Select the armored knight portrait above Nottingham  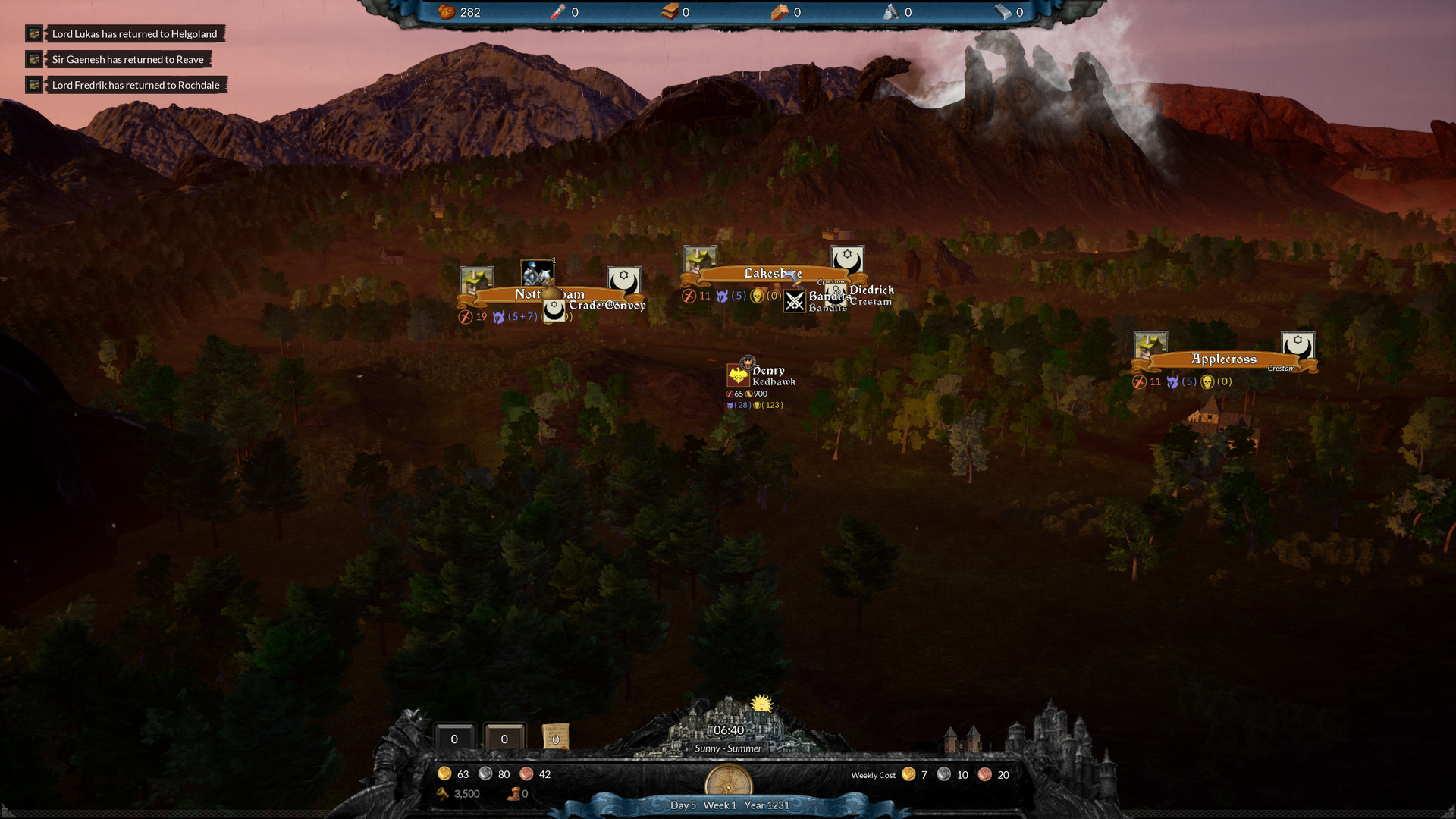click(537, 272)
